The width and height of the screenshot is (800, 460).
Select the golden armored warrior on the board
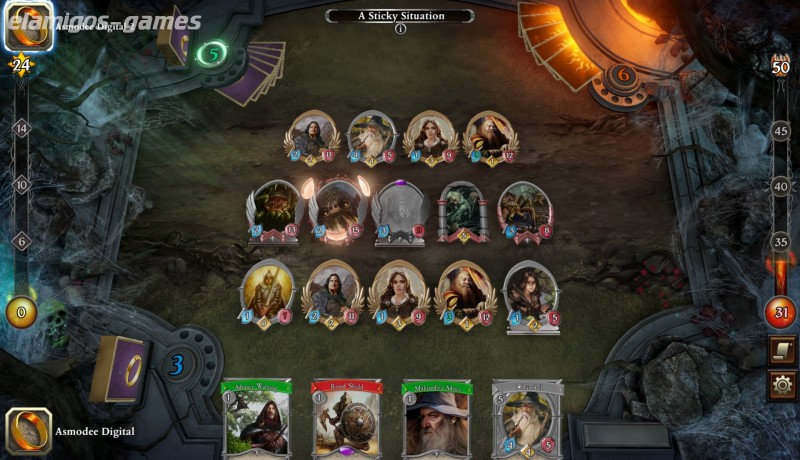259,292
